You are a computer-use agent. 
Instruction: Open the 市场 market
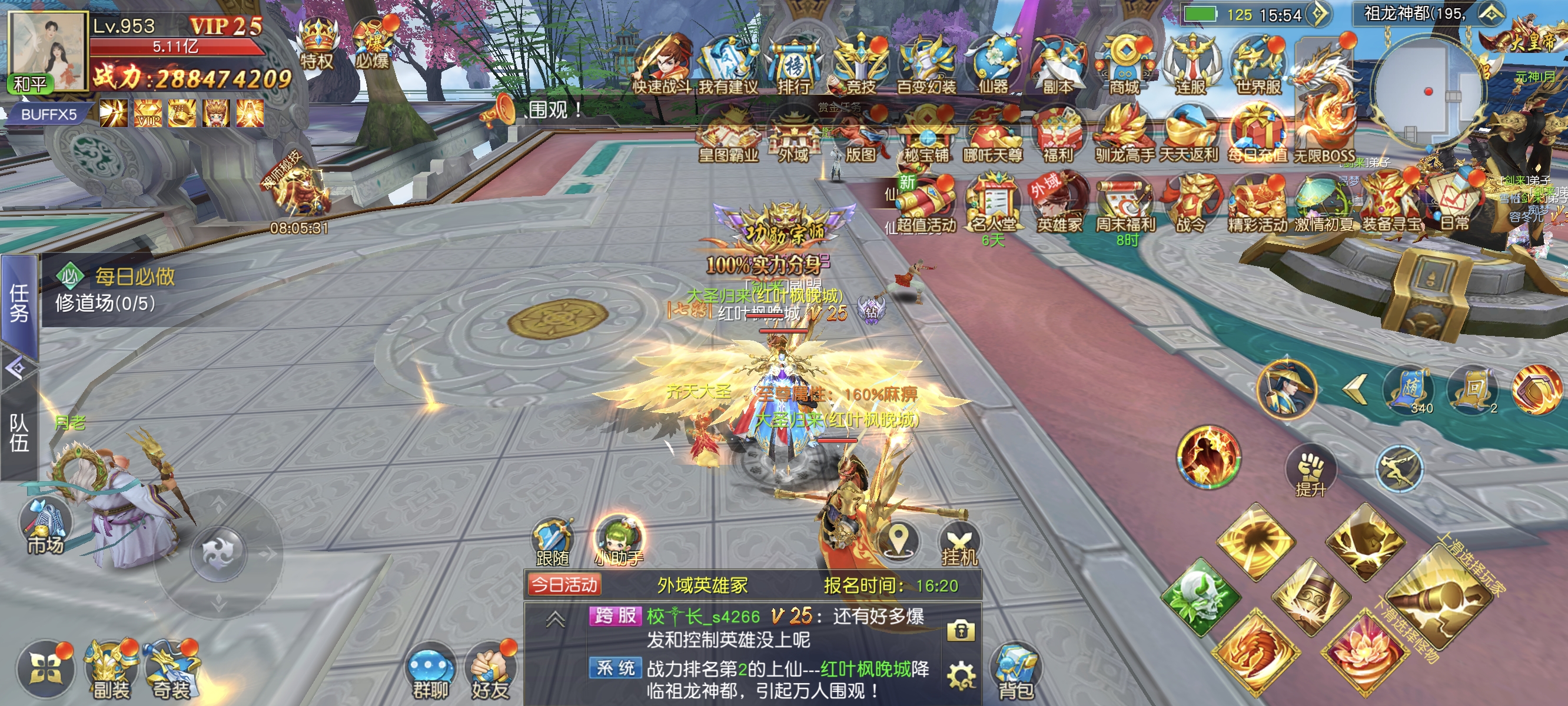click(46, 527)
